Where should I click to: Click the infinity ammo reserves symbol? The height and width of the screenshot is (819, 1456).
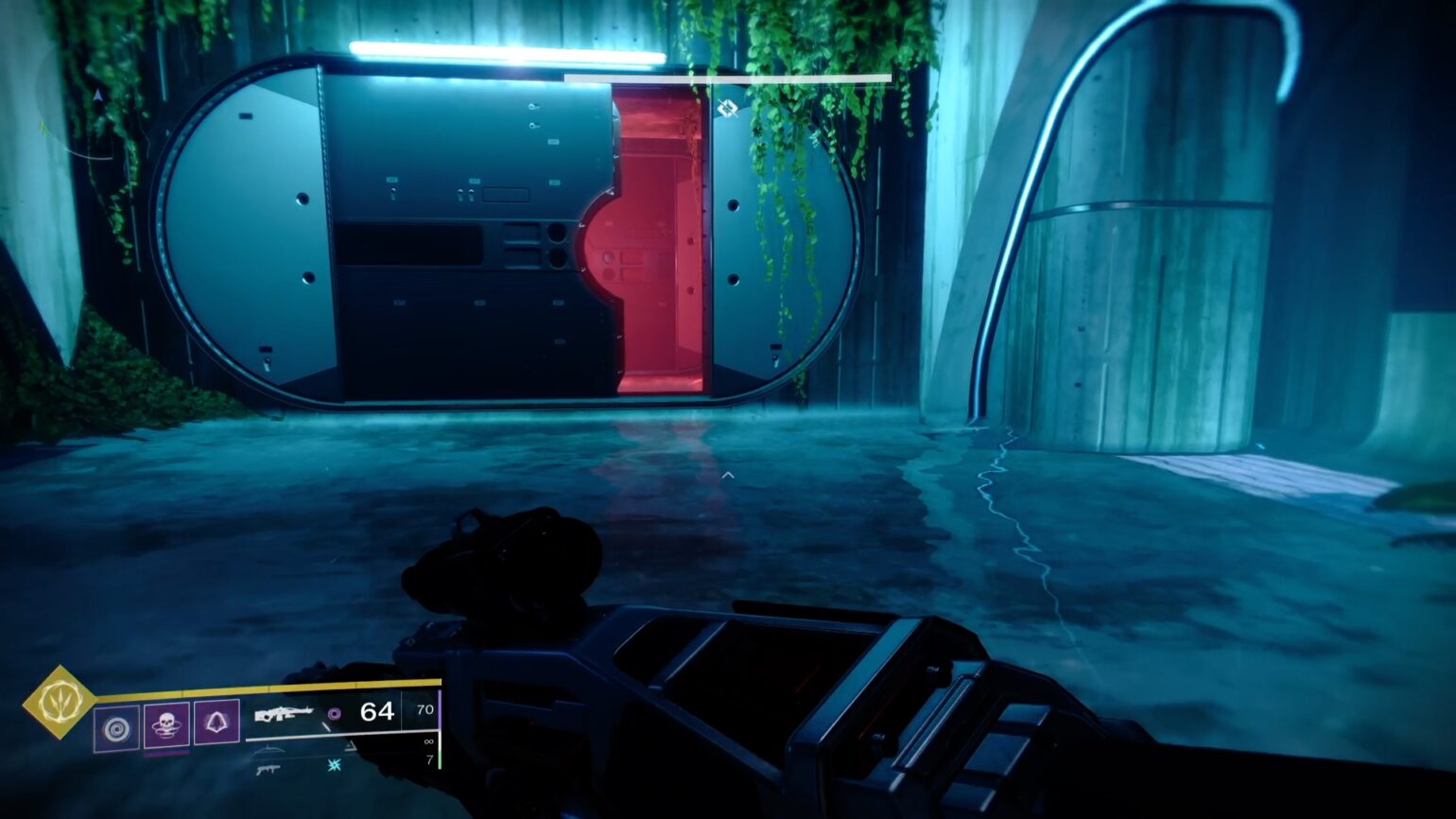pyautogui.click(x=428, y=741)
